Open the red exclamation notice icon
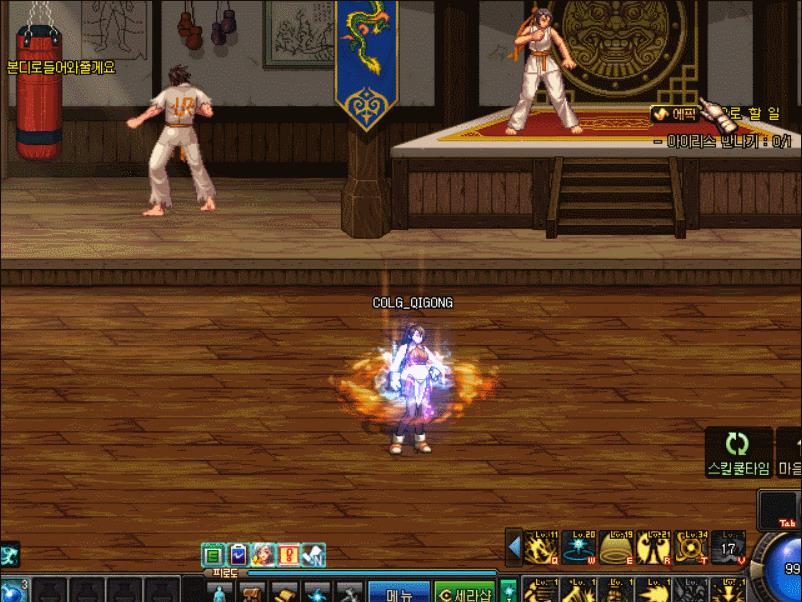802x602 pixels. tap(288, 554)
